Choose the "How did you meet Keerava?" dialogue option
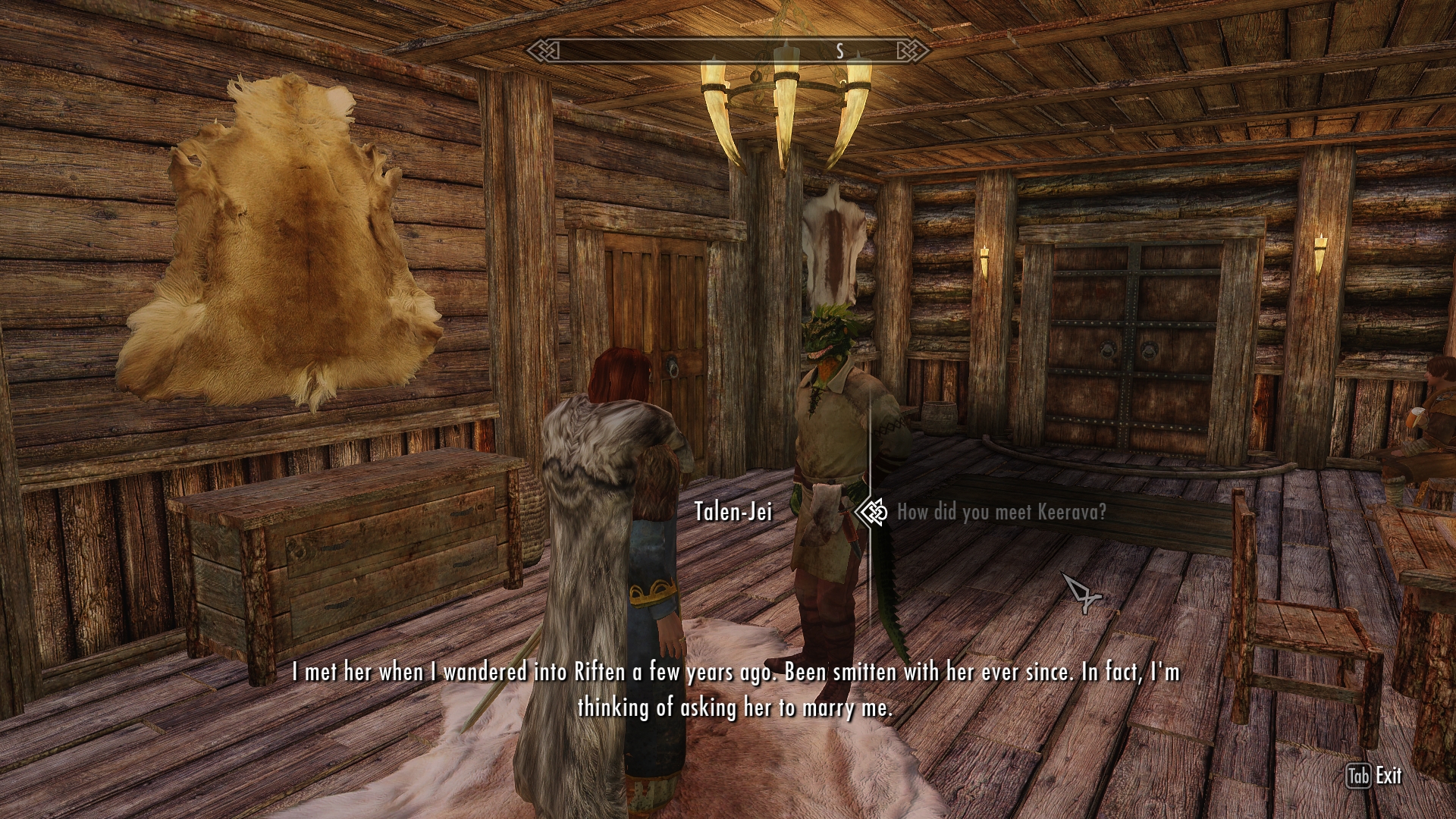This screenshot has height=819, width=1456. (1001, 513)
